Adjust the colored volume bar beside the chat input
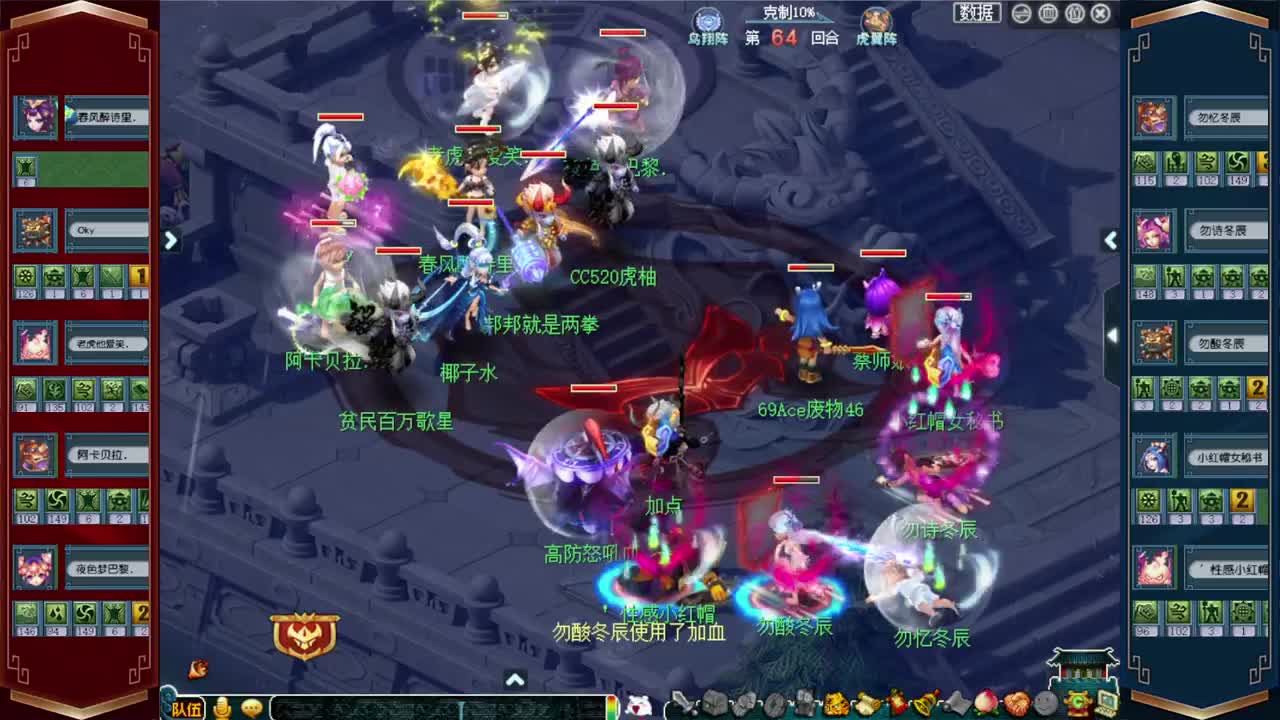The width and height of the screenshot is (1280, 720). (x=611, y=707)
